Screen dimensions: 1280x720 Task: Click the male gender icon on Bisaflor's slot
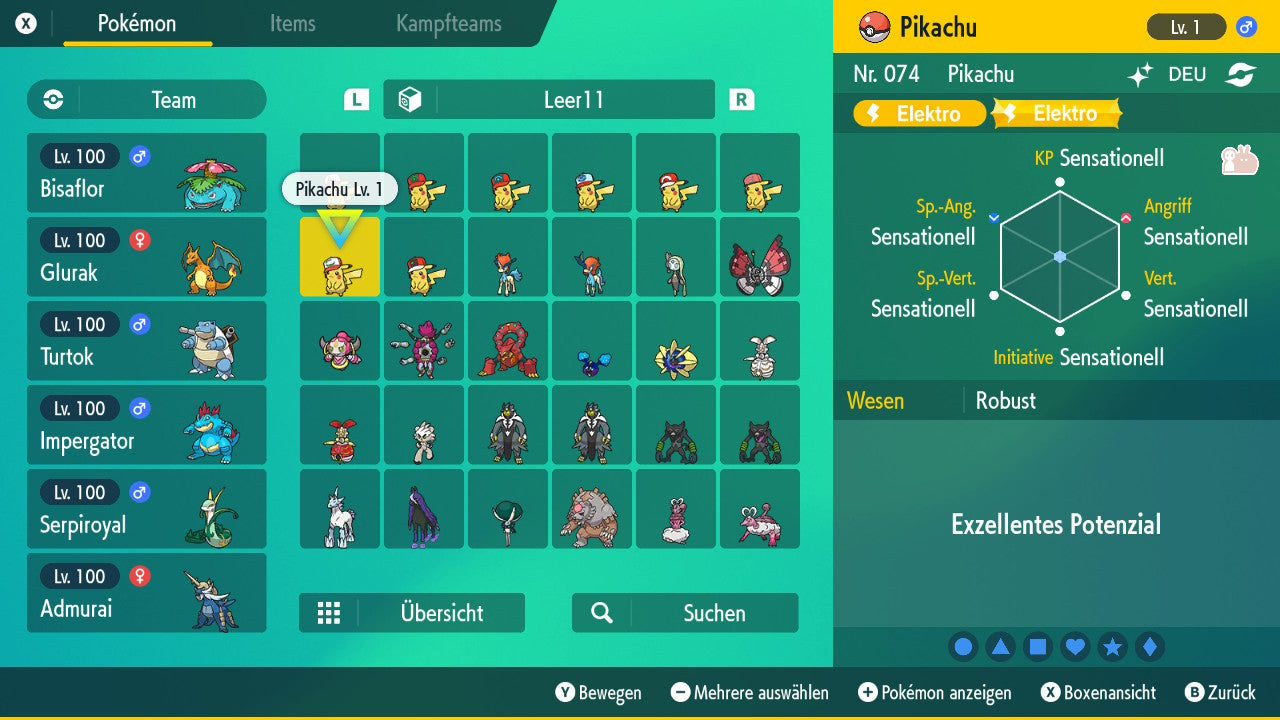click(138, 157)
